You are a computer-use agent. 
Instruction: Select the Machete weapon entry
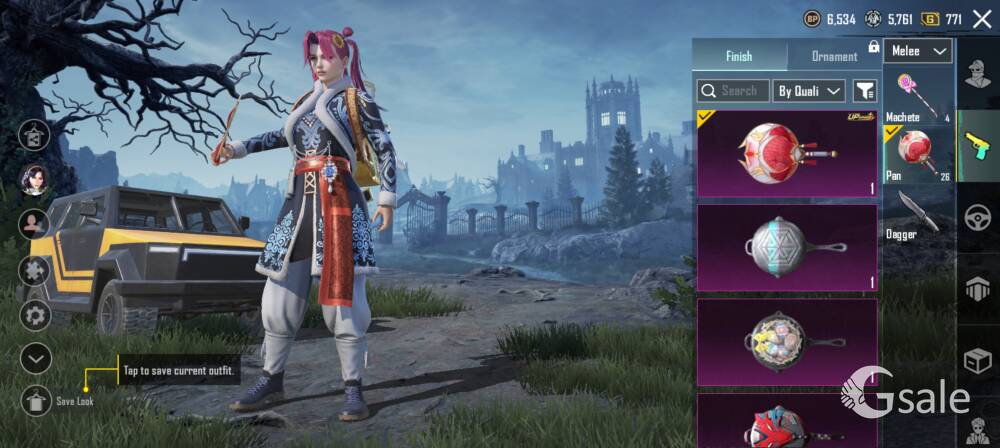(x=918, y=96)
